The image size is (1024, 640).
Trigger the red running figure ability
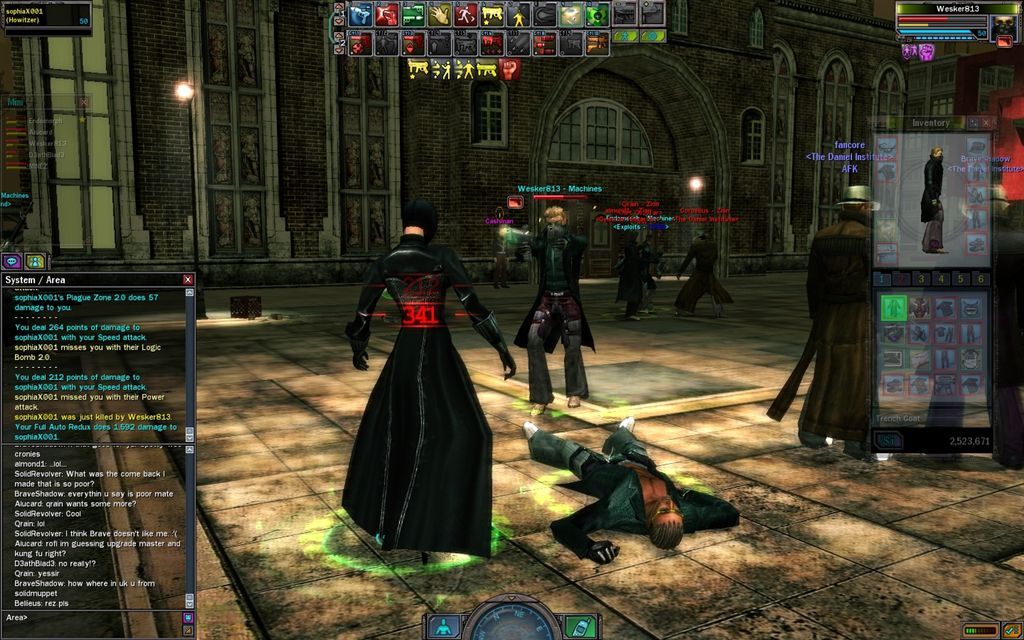[466, 15]
